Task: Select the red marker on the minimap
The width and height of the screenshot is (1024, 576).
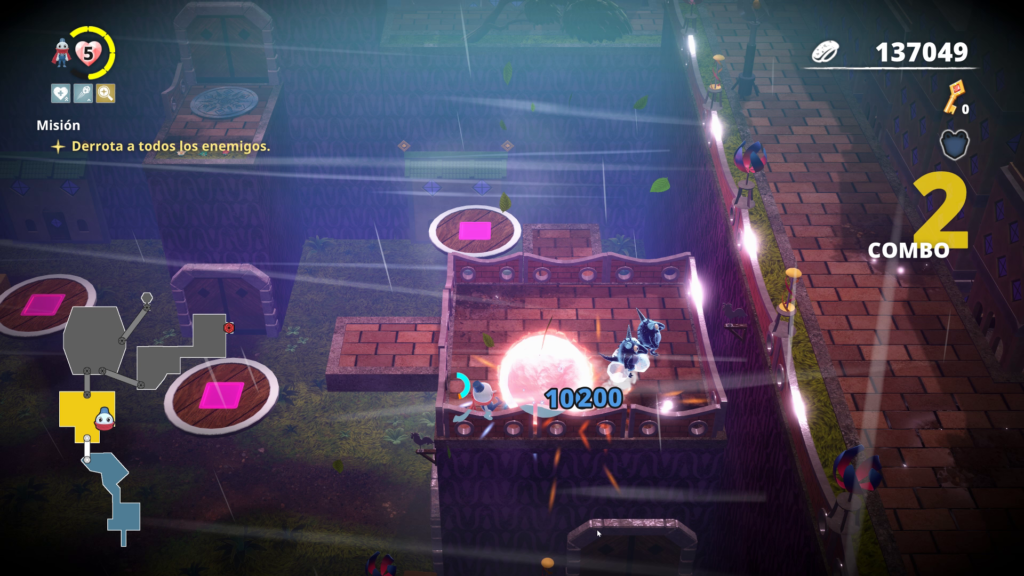Action: coord(229,327)
